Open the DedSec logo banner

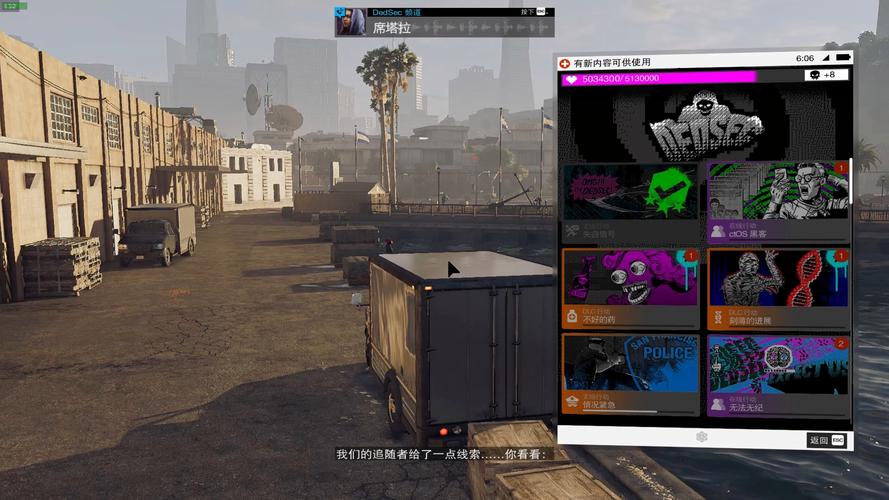(704, 123)
